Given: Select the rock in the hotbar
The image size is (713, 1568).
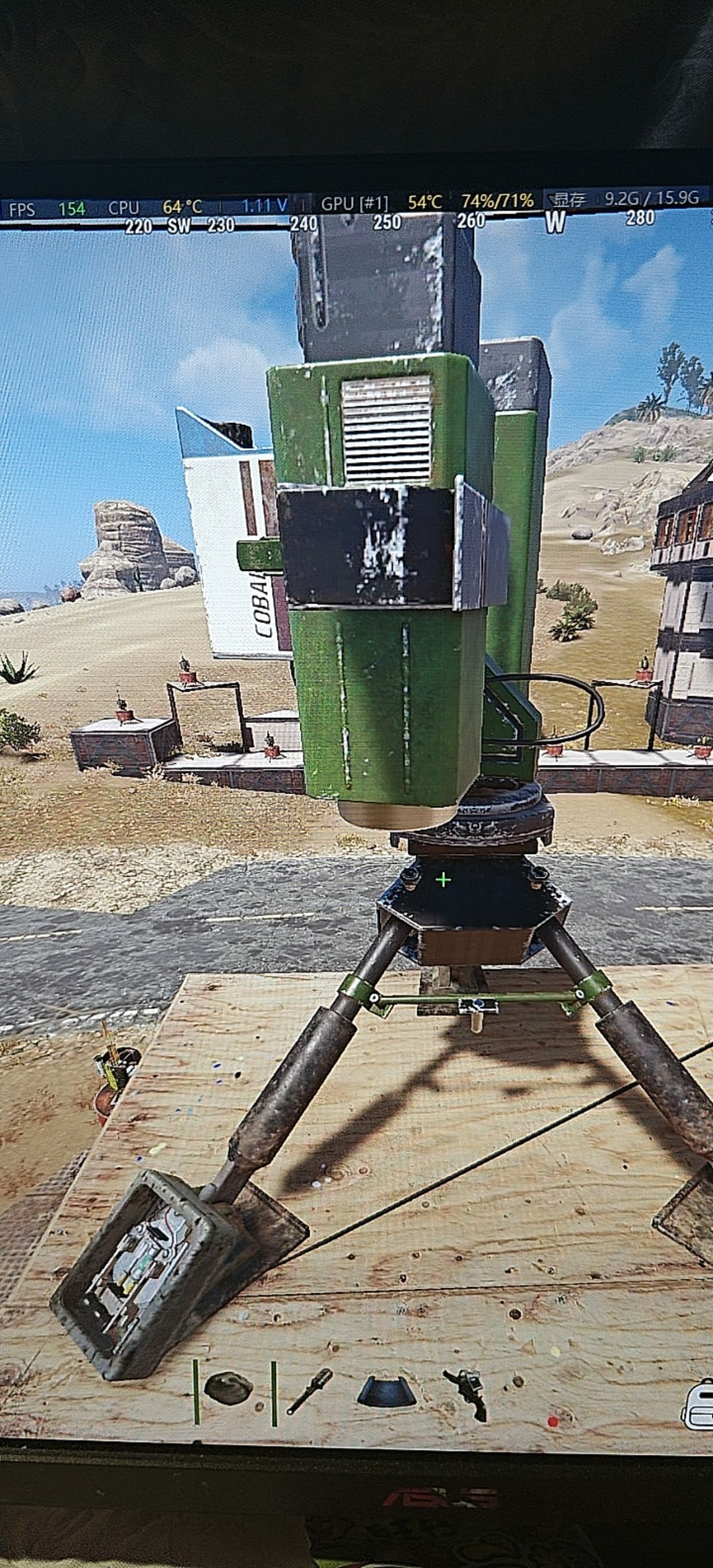Looking at the screenshot, I should point(228,1388).
